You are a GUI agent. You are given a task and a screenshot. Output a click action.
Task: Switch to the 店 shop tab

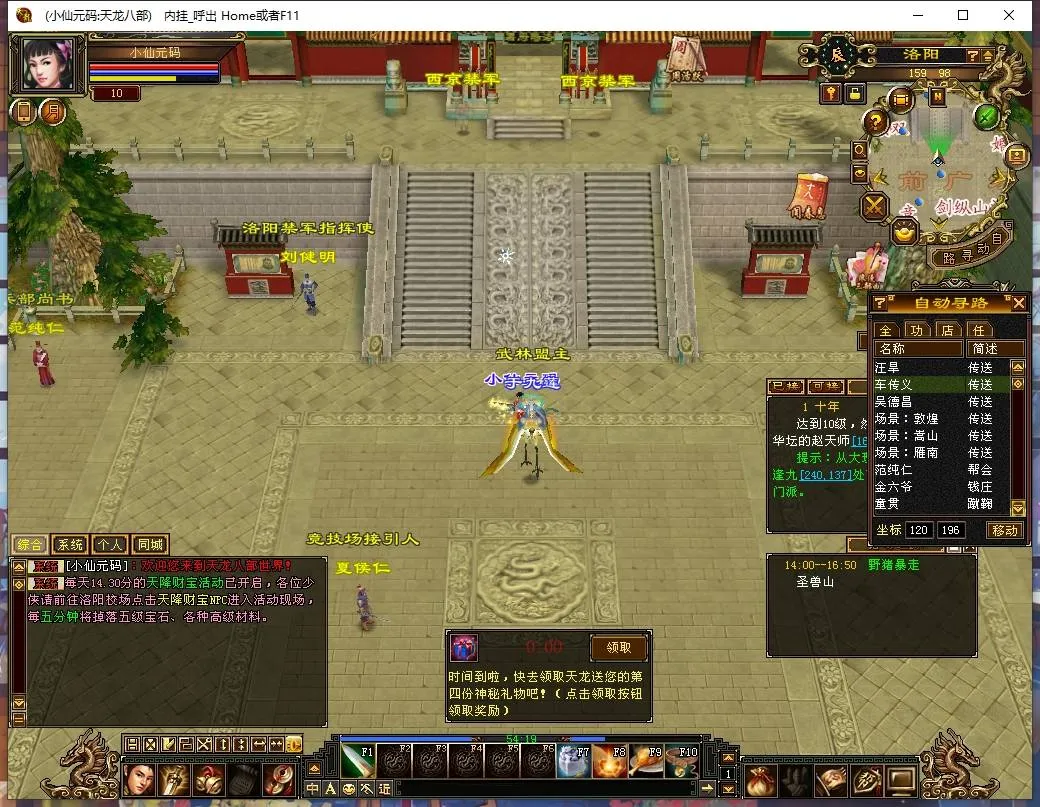click(948, 330)
